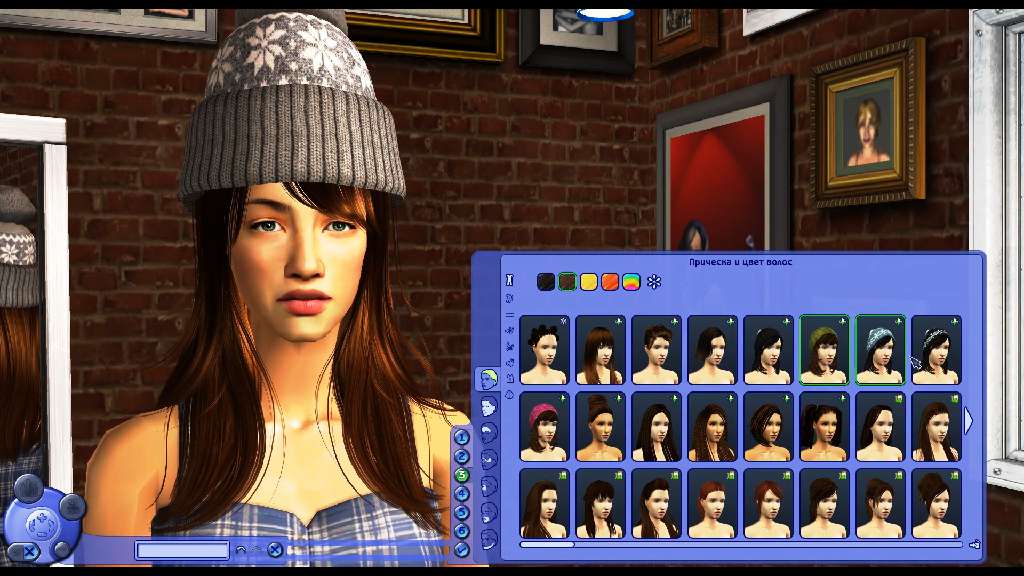Switch to Create-a-Sim step 2
Image resolution: width=1024 pixels, height=576 pixels.
click(462, 456)
